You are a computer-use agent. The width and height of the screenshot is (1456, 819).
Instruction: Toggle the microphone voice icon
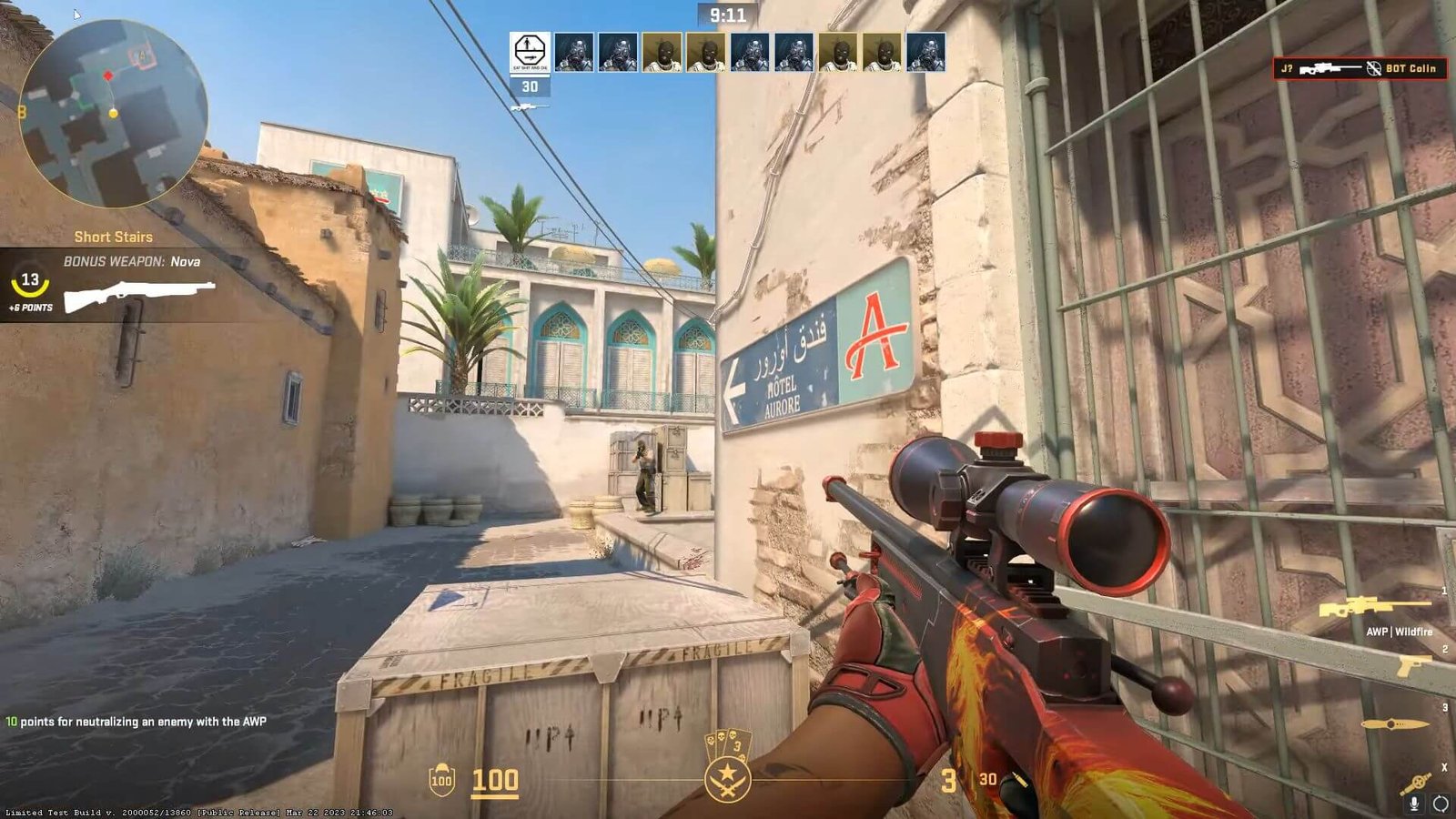[1414, 804]
